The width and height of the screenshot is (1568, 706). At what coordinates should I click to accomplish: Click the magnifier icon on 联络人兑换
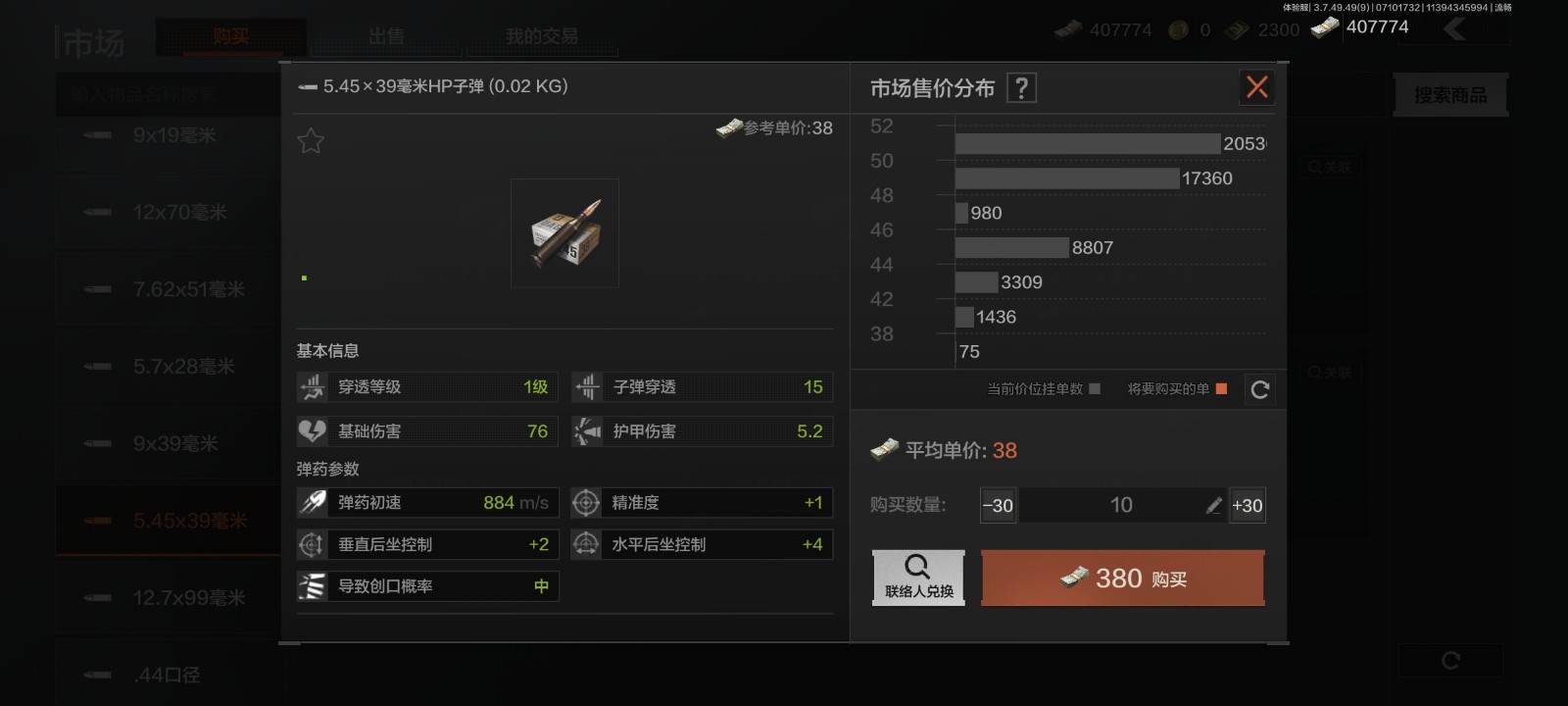click(917, 566)
